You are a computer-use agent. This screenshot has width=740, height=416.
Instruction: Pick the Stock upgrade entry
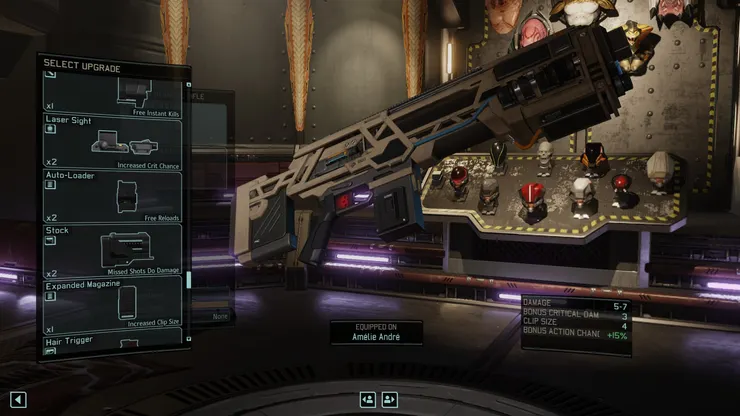[113, 251]
